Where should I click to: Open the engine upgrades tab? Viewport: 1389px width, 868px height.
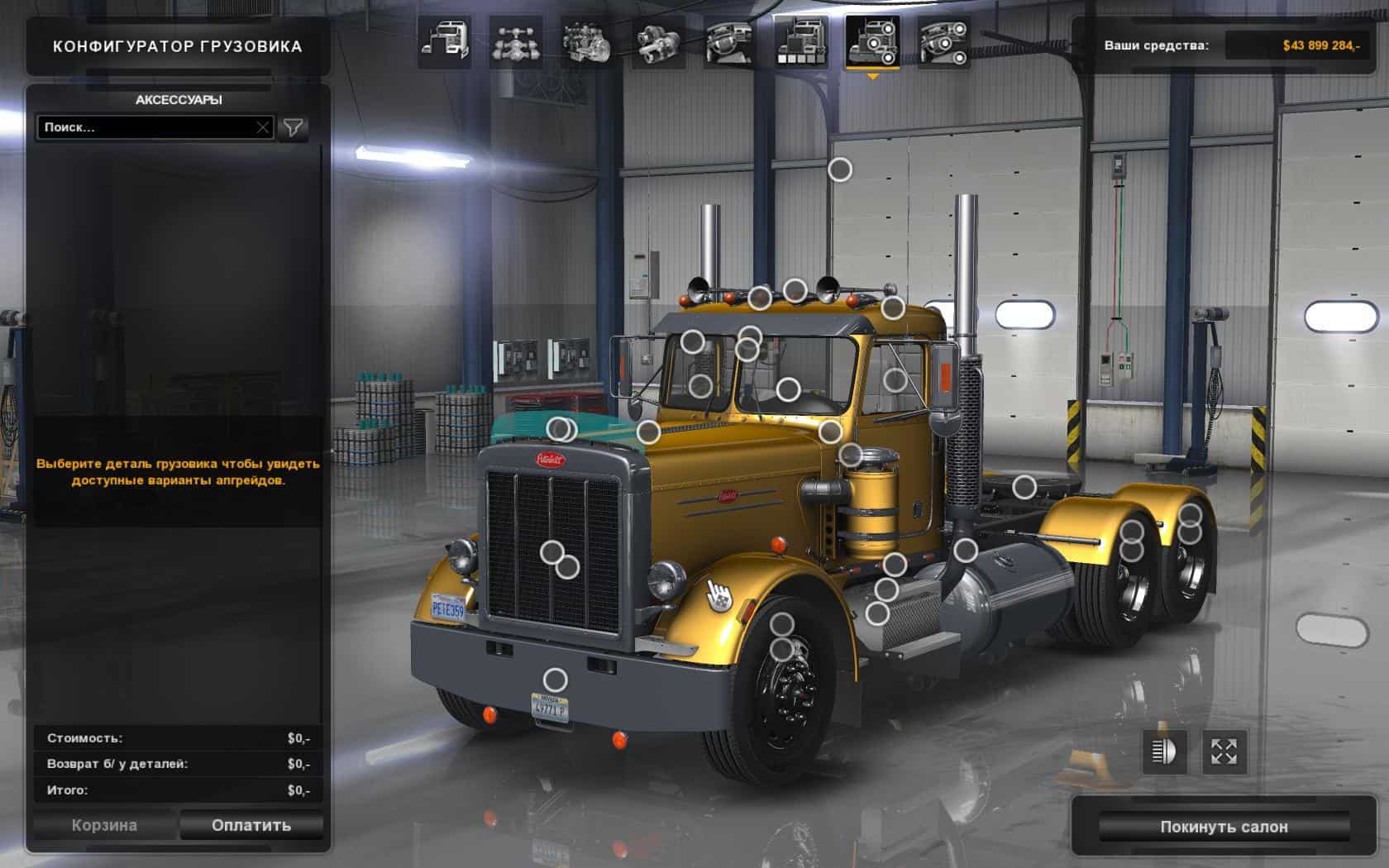coord(586,41)
